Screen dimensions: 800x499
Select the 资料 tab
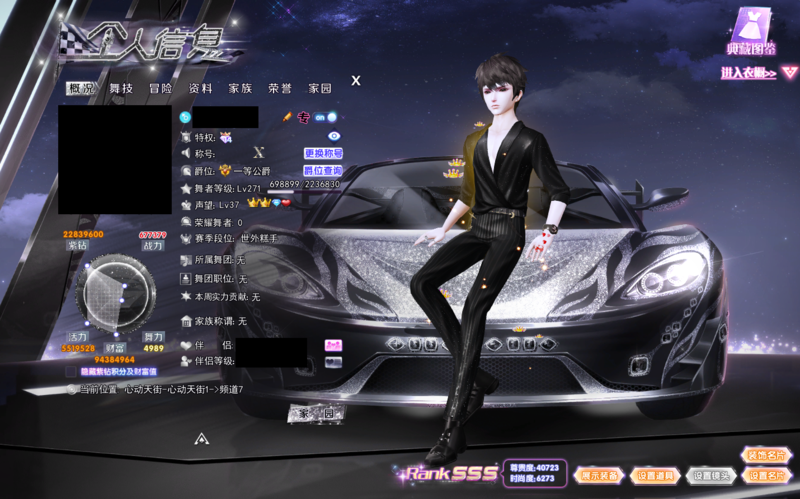pos(201,89)
